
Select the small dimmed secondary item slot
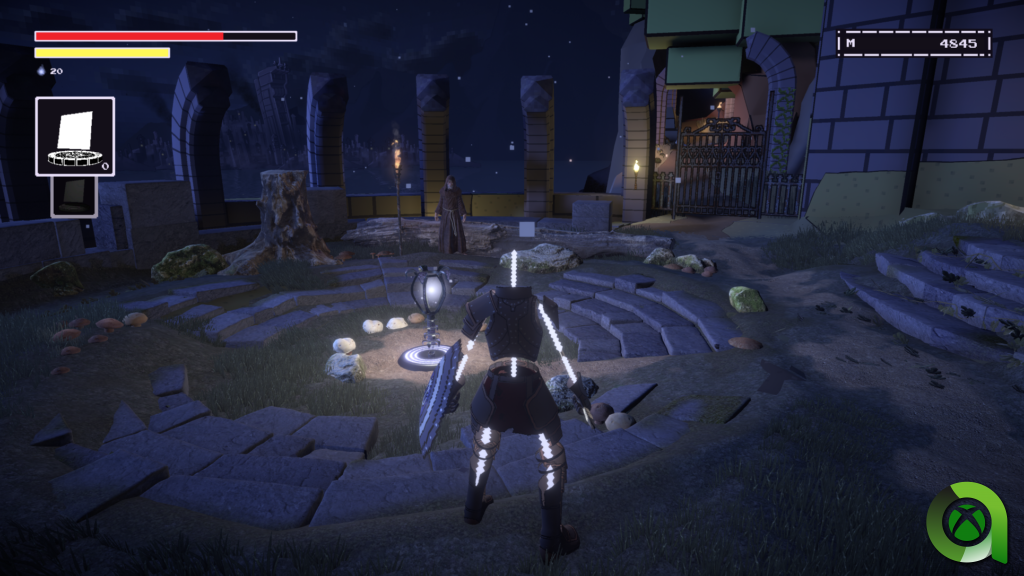[x=75, y=197]
